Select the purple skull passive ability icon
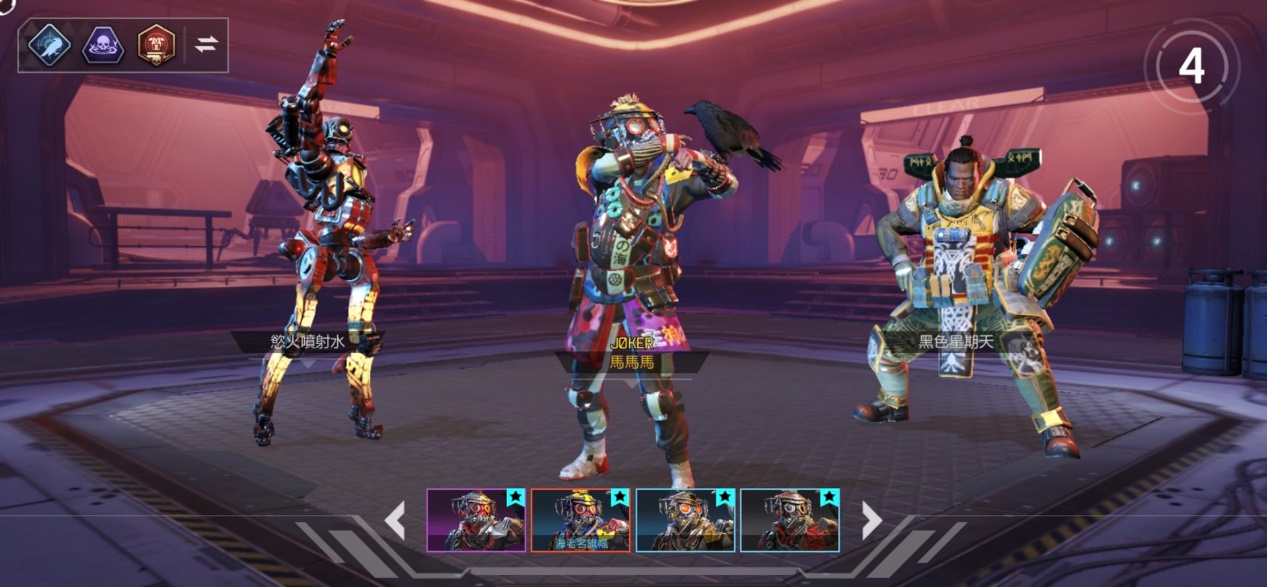The image size is (1267, 587). click(103, 45)
